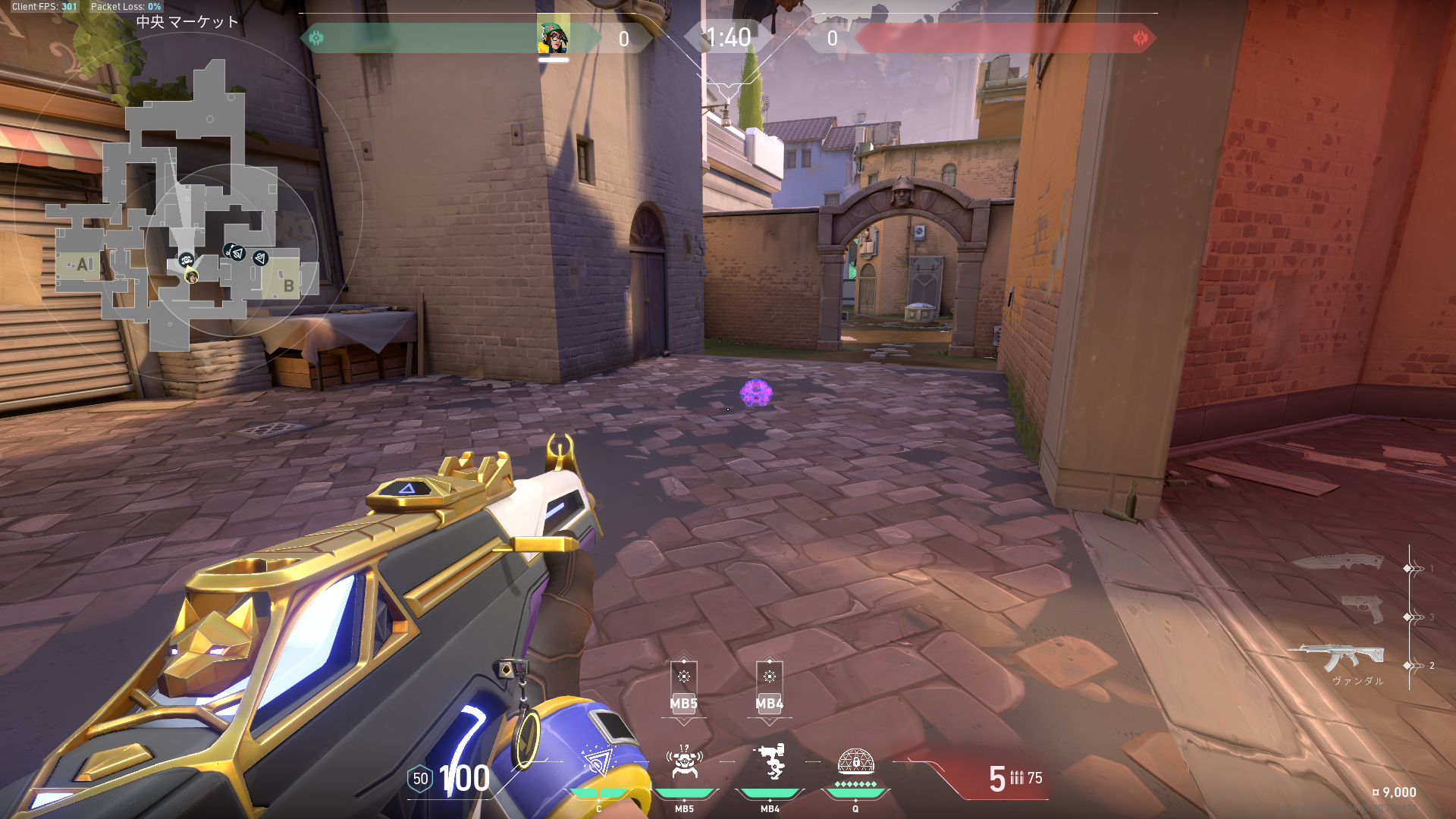This screenshot has width=1456, height=819.
Task: Switch to the pistol sidearm slot
Action: click(x=1362, y=609)
